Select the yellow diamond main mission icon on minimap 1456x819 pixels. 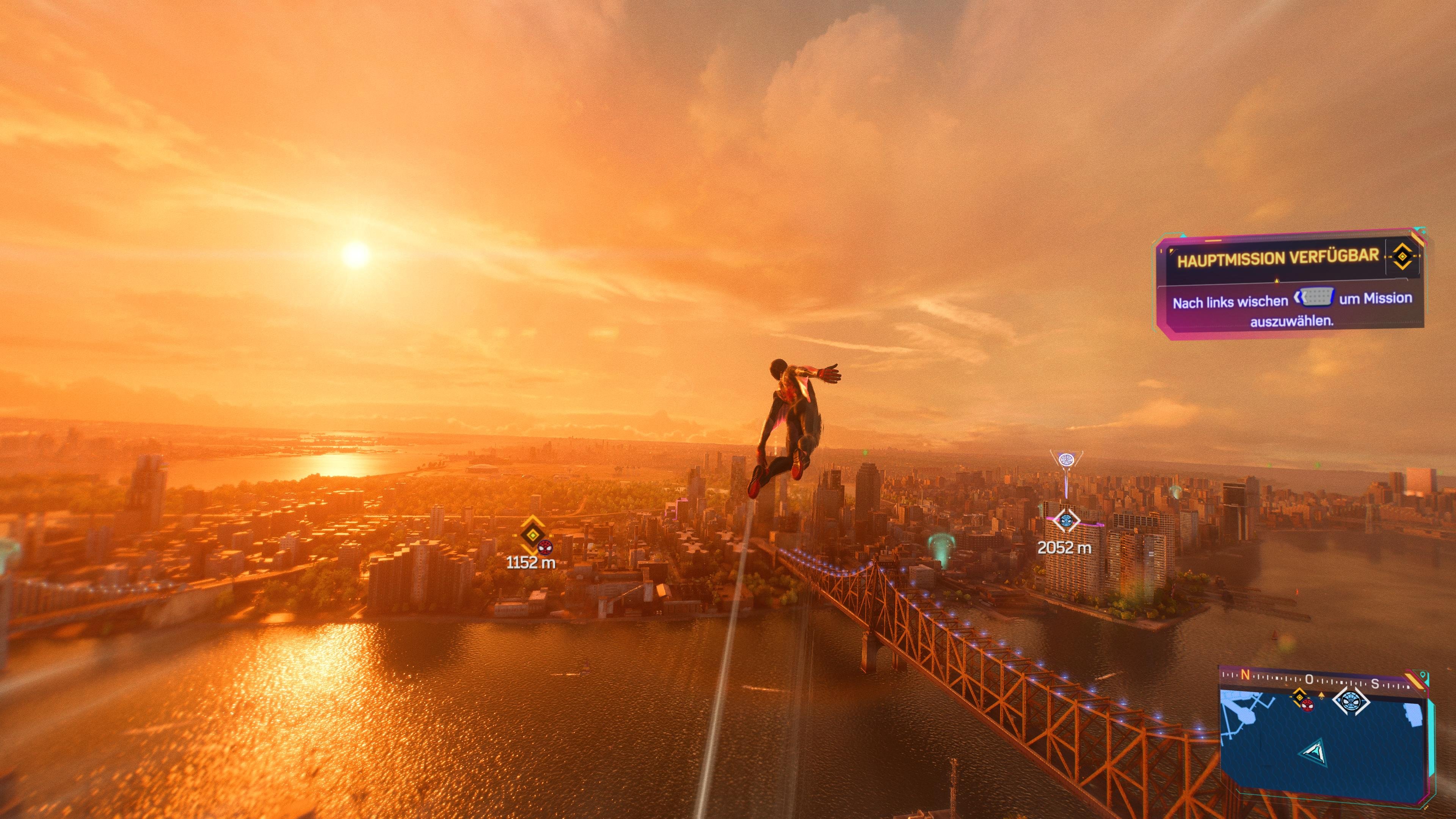1300,698
